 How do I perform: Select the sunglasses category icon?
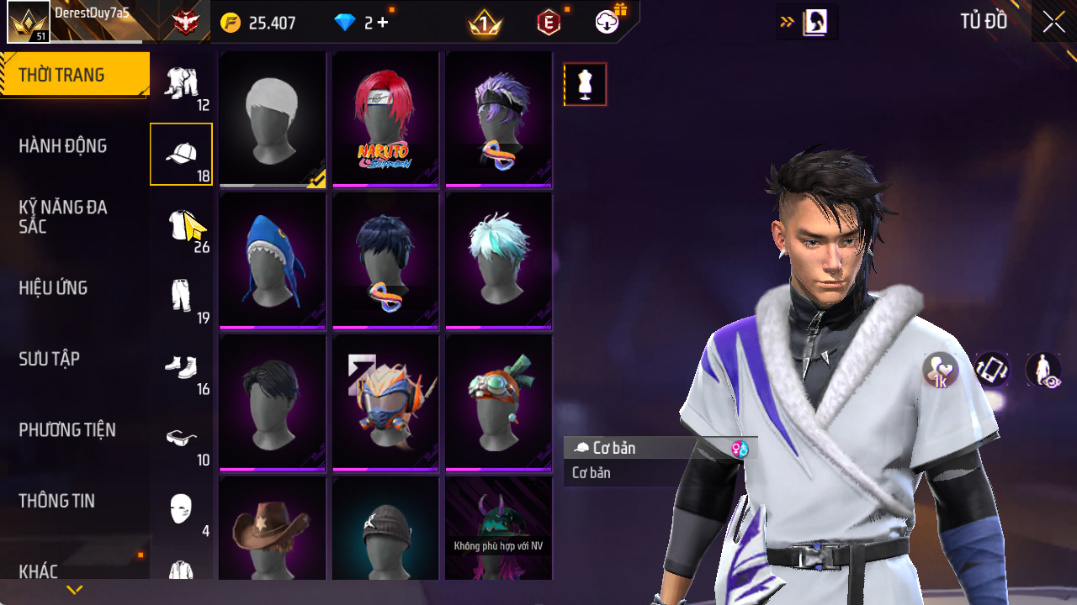[181, 439]
